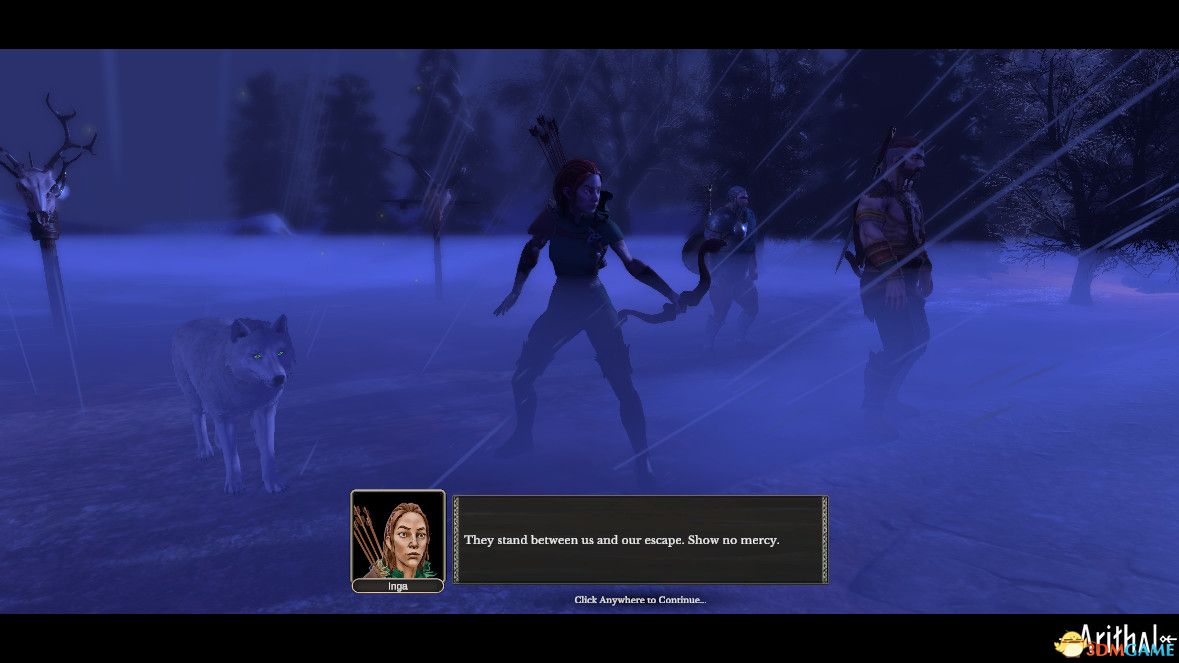Click Inga's speaker portrait
1179x663 pixels.
click(397, 535)
